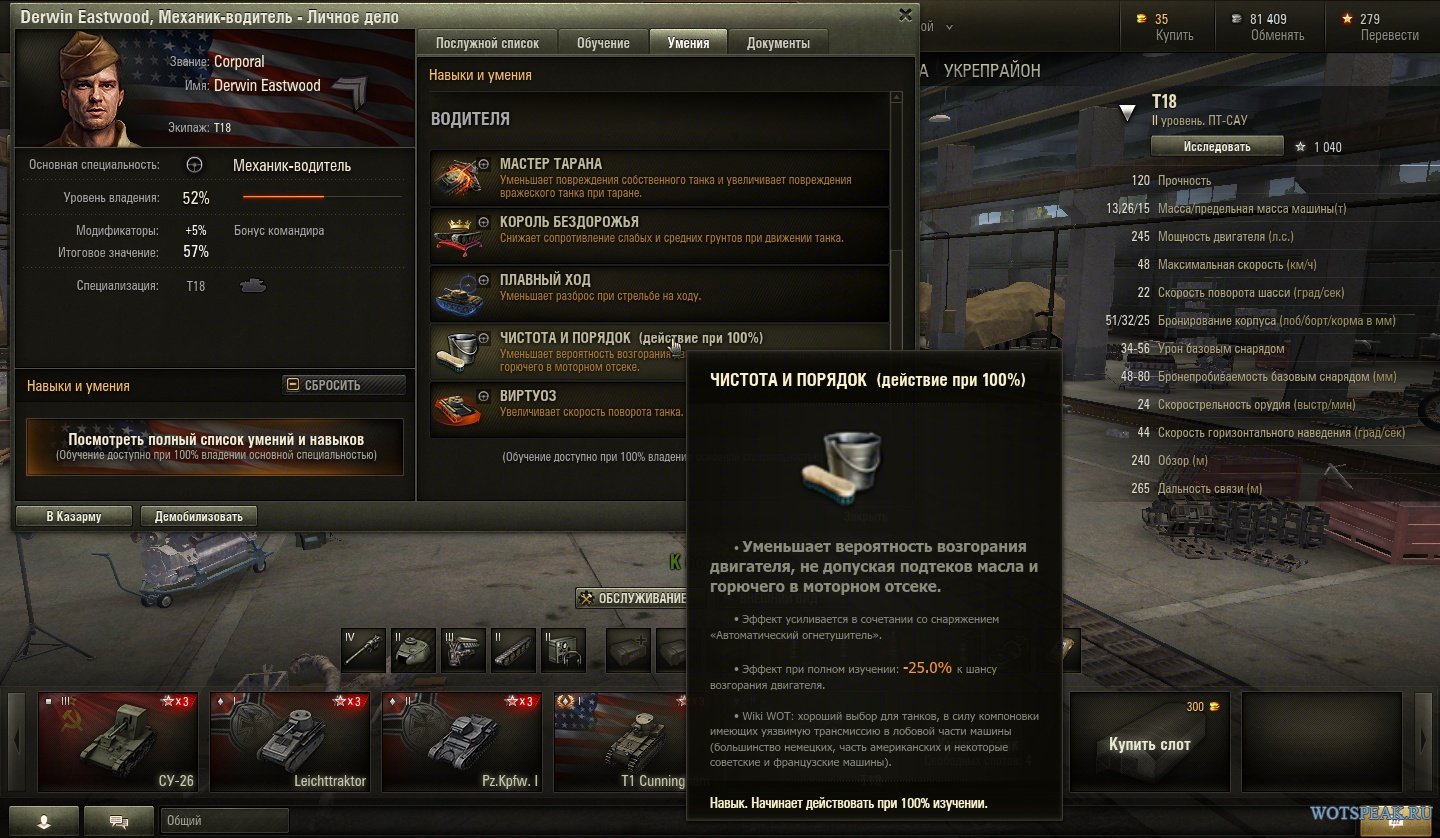
Task: Open the Обслуживание service button
Action: 634,599
